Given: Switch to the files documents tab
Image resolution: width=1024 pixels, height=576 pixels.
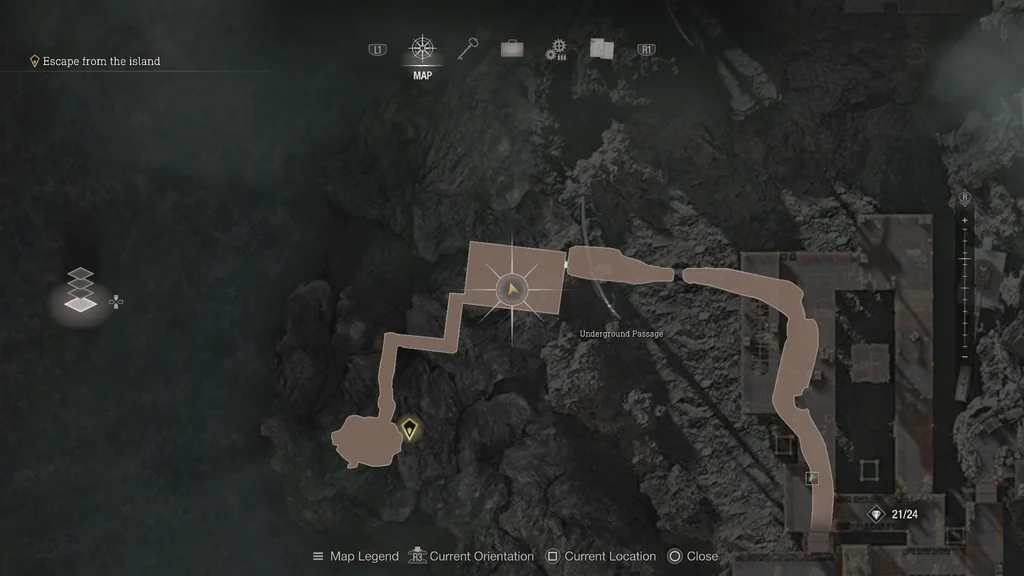Looking at the screenshot, I should [601, 48].
